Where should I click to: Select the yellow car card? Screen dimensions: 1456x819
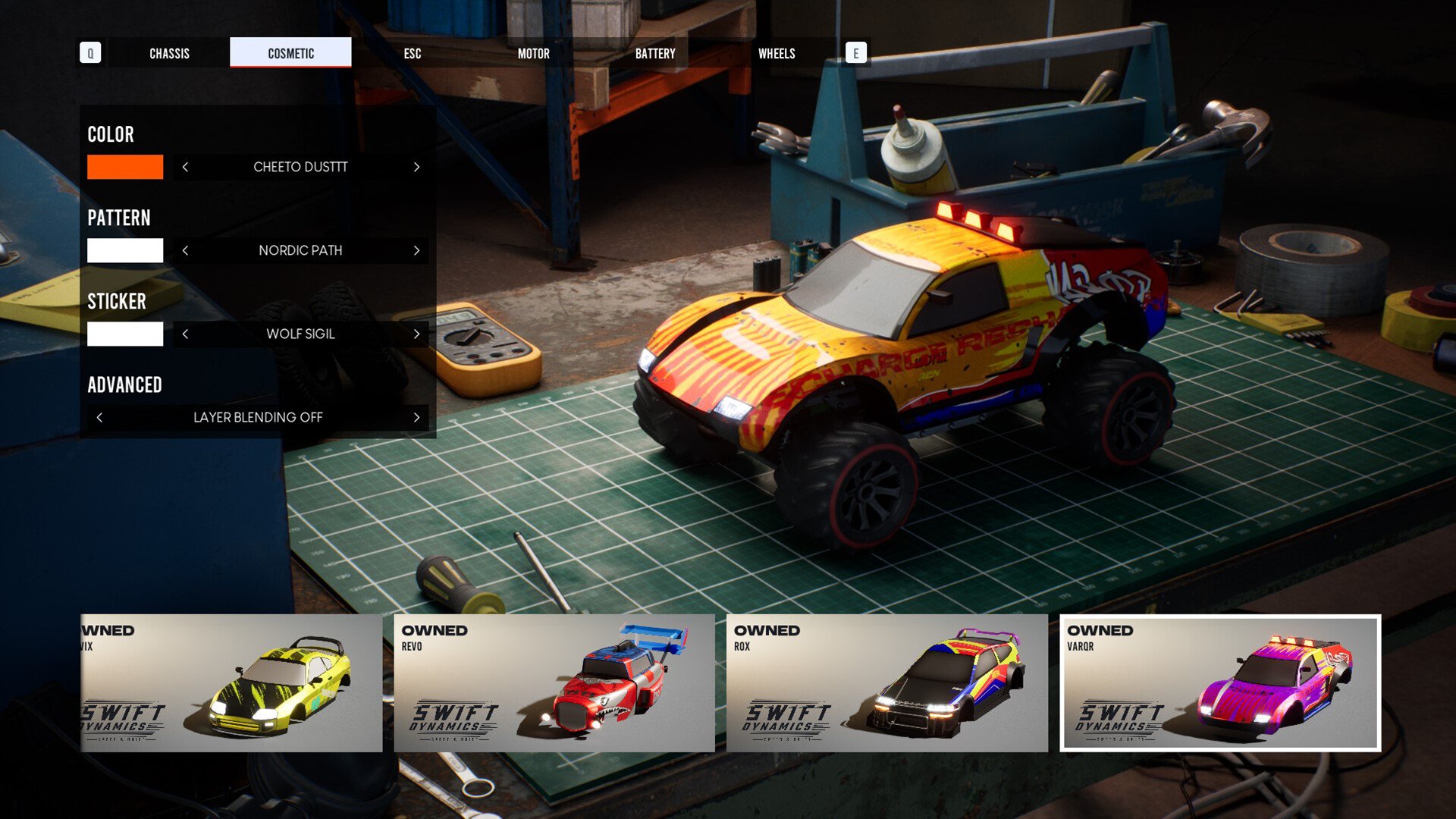(231, 682)
